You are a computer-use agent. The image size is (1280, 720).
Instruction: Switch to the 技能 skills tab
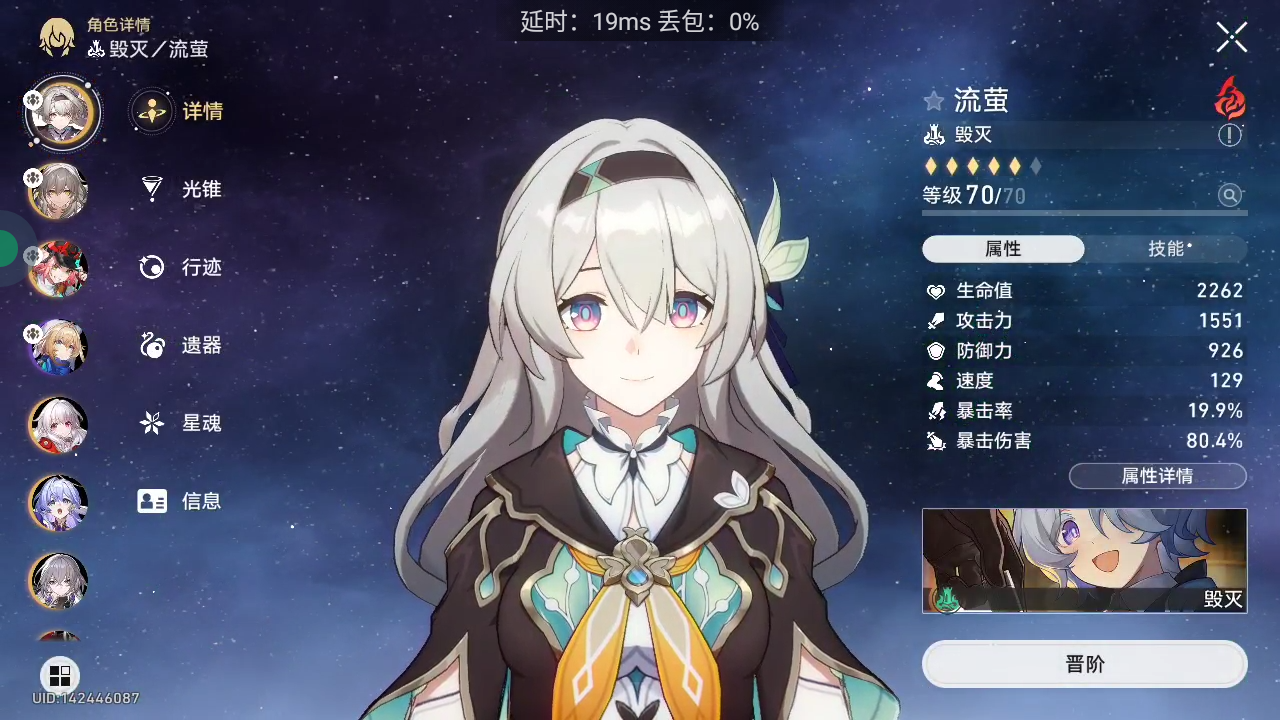[1166, 249]
